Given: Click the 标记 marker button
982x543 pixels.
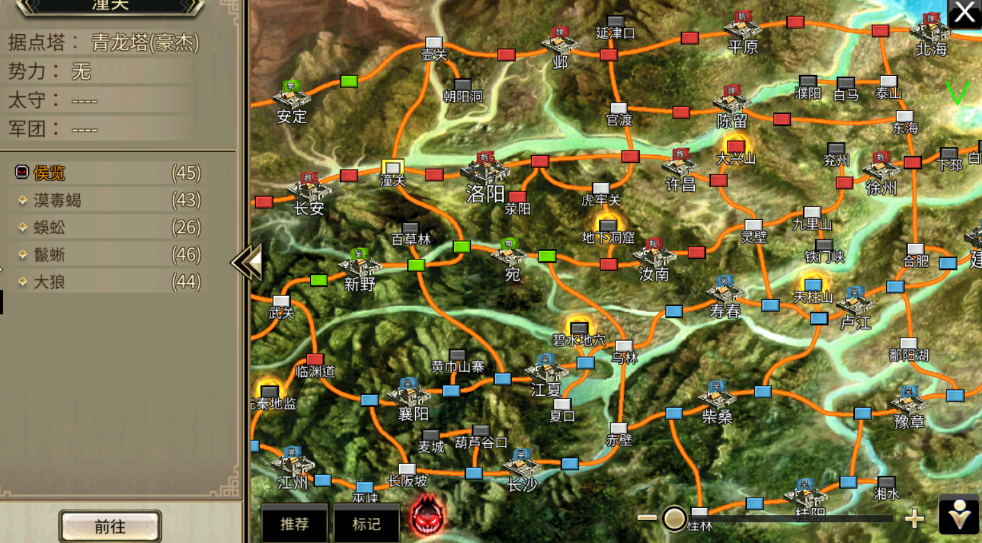Looking at the screenshot, I should 365,523.
